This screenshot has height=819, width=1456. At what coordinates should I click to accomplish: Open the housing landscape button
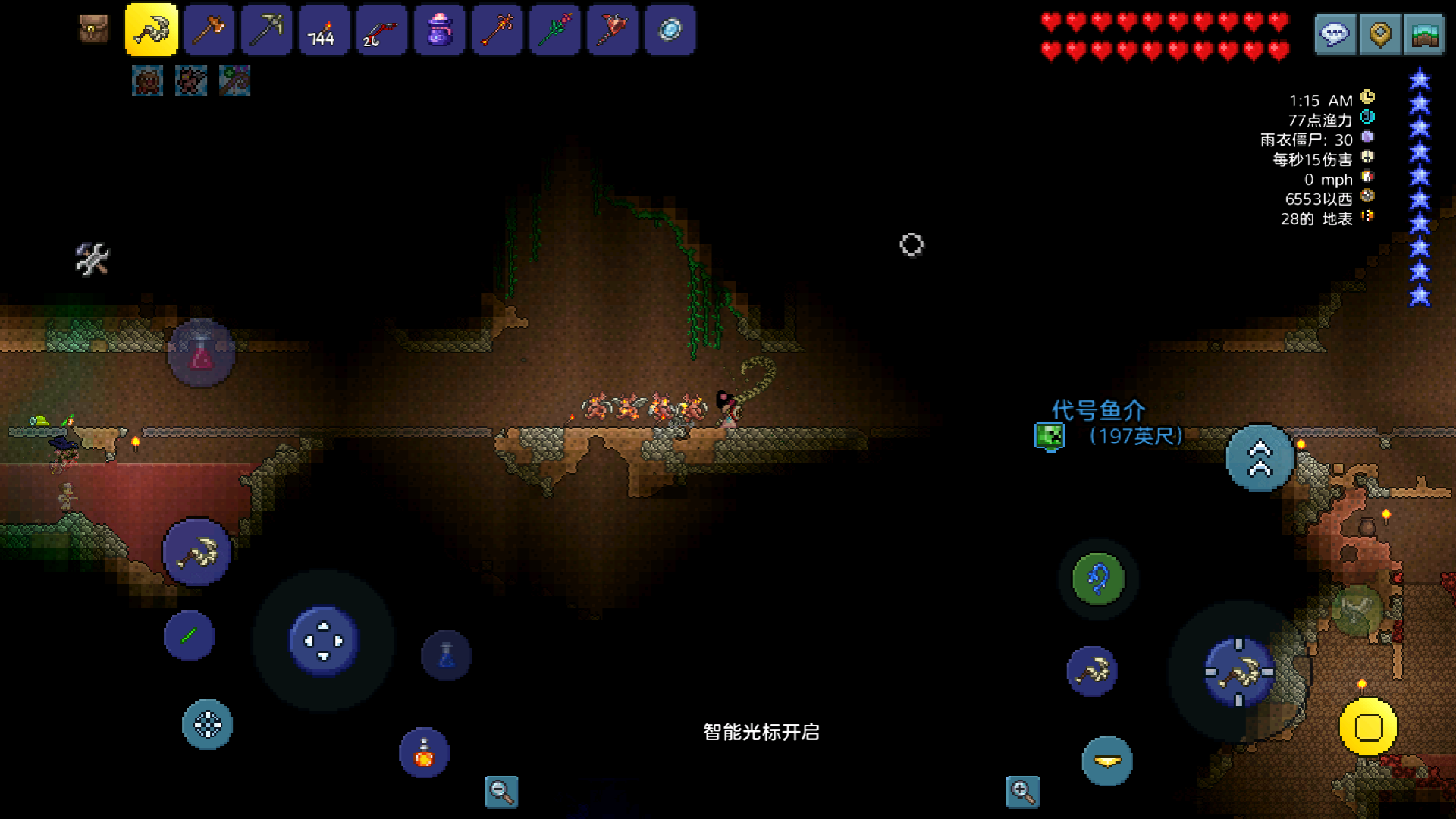click(x=1425, y=34)
